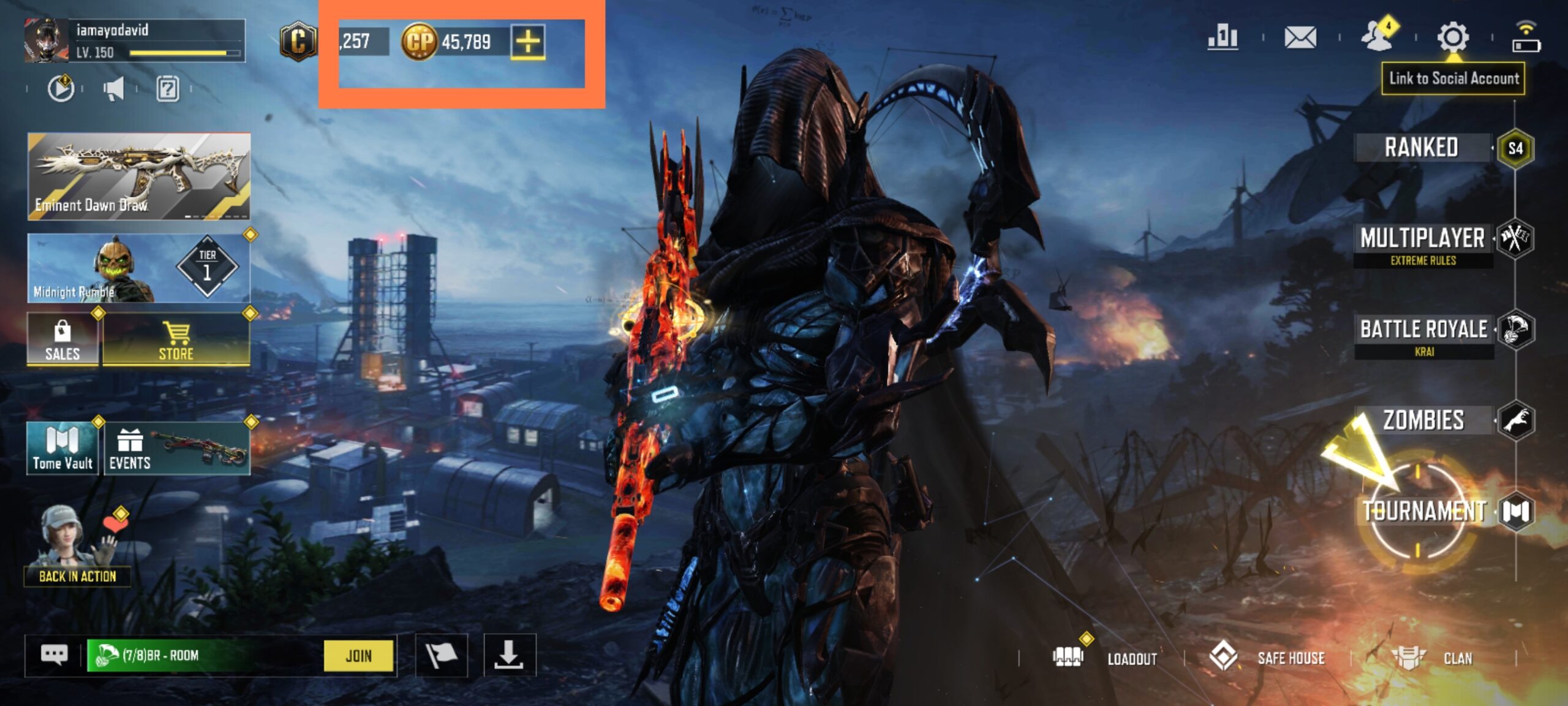This screenshot has height=706, width=1568.
Task: Open the friends list icon
Action: (1378, 36)
